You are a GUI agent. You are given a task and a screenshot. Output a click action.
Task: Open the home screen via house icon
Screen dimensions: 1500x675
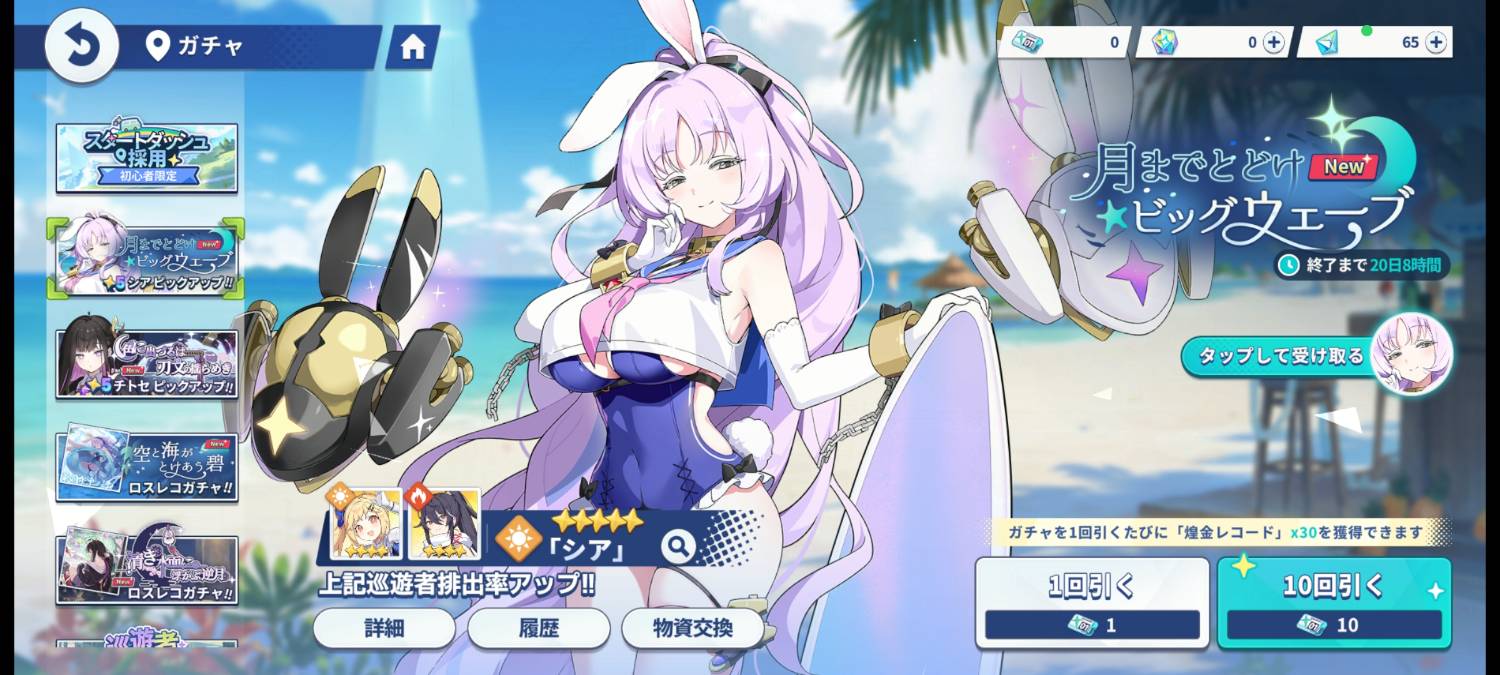(412, 48)
